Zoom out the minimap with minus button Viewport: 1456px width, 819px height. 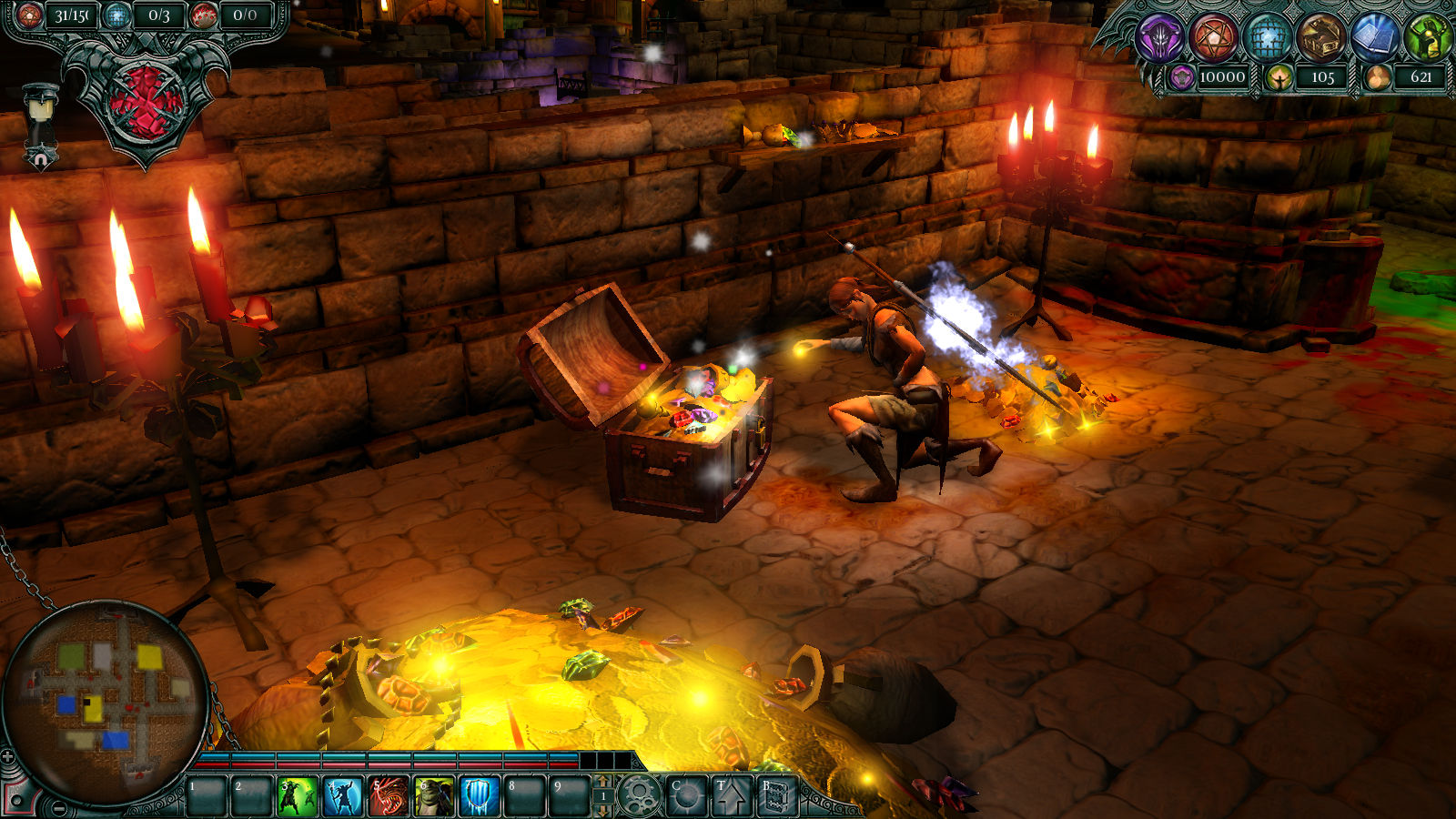click(59, 808)
